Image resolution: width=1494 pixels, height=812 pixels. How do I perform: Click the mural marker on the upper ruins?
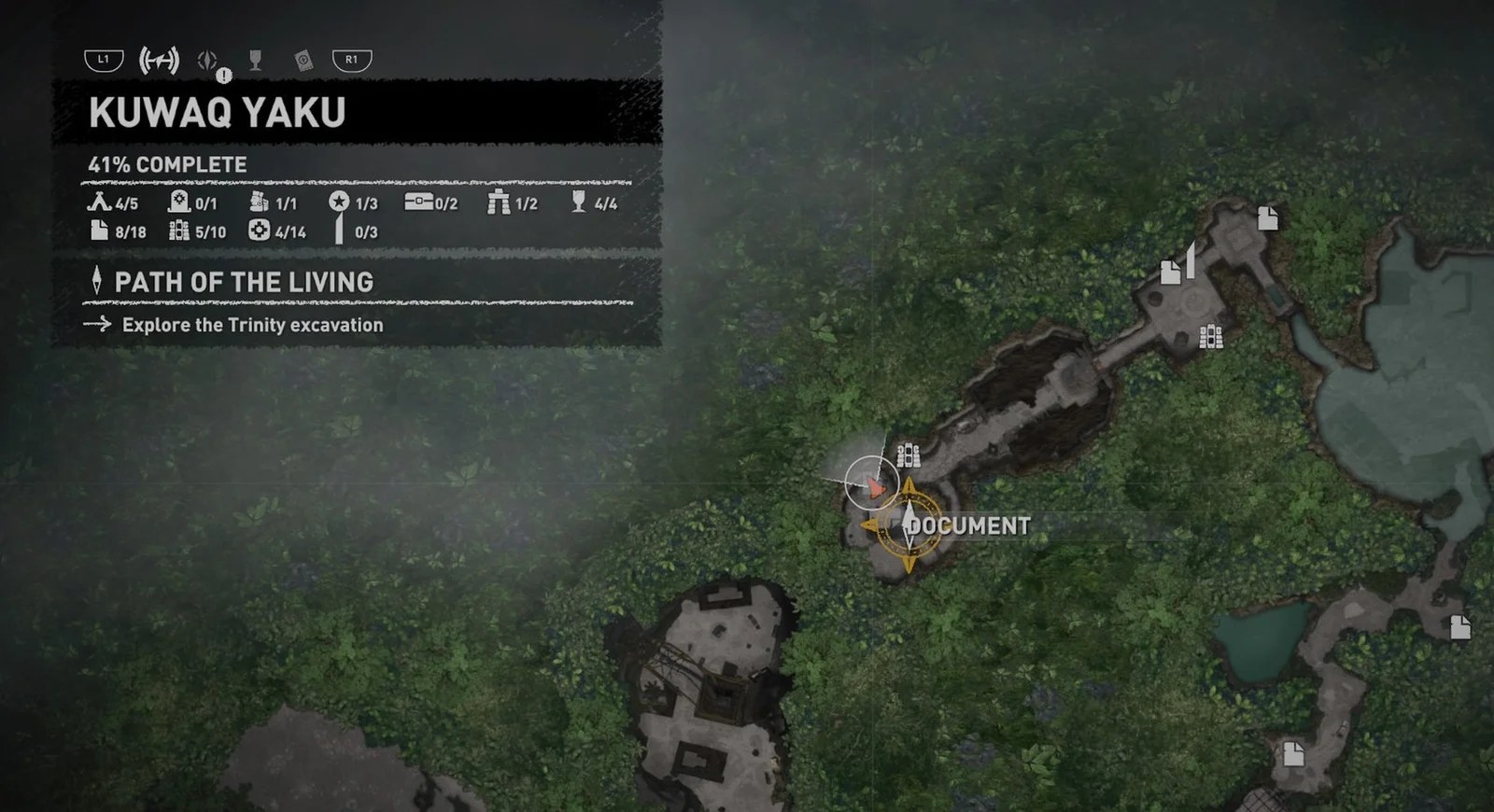[1211, 338]
